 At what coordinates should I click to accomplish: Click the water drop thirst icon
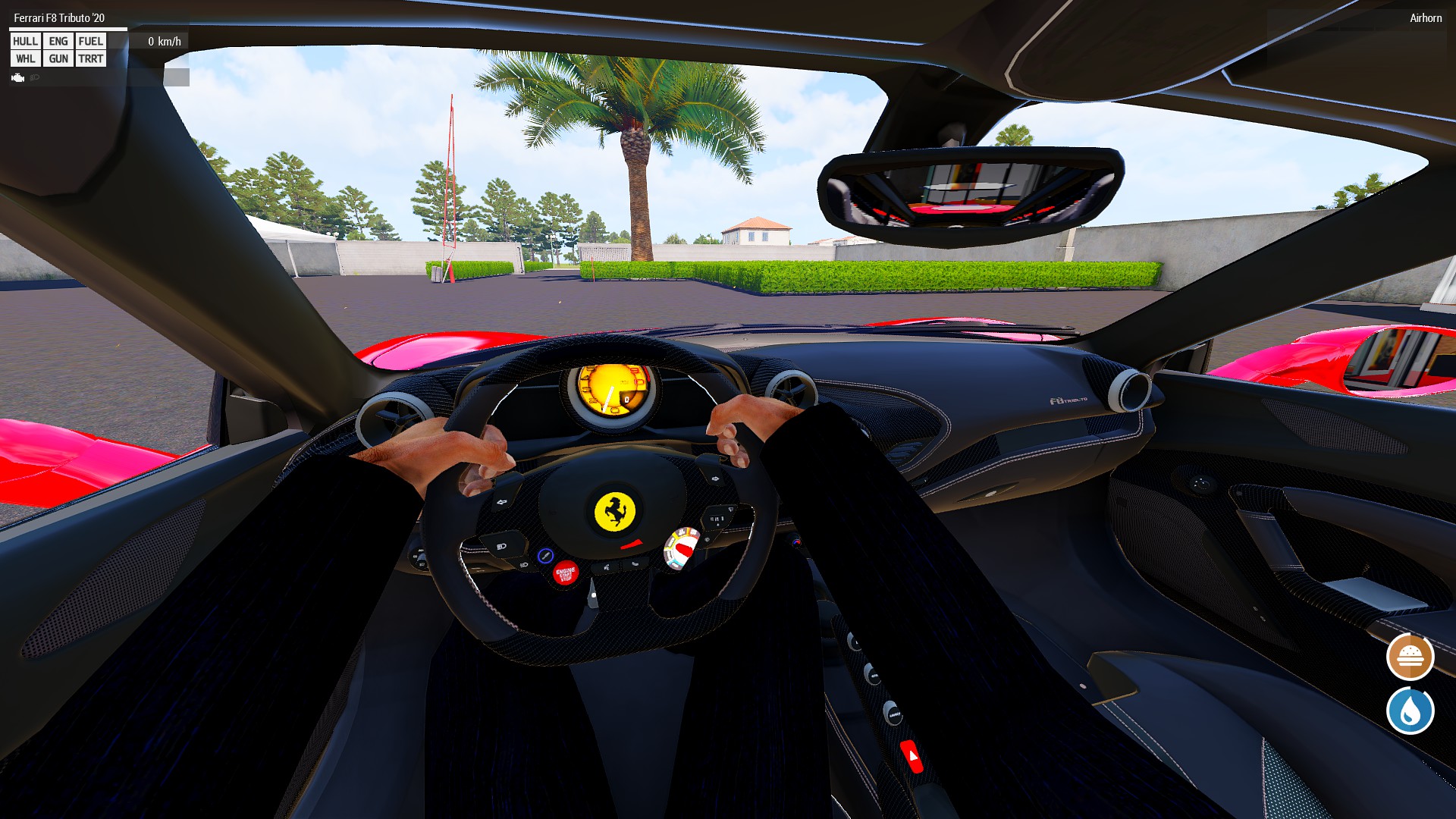(1410, 711)
